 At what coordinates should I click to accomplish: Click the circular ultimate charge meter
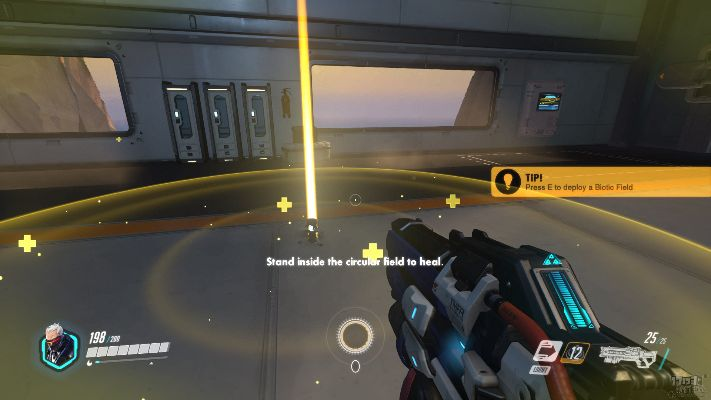[x=355, y=335]
